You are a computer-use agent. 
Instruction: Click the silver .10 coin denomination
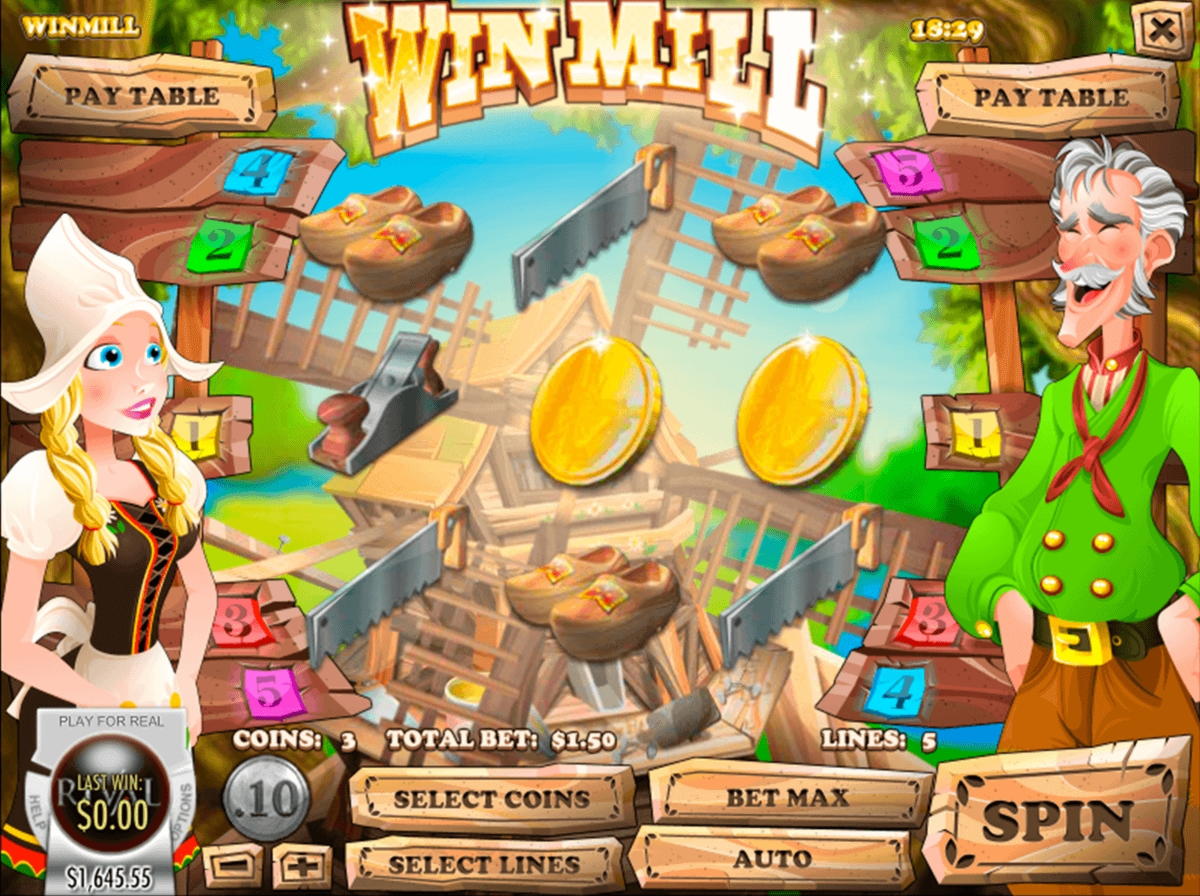coord(266,800)
